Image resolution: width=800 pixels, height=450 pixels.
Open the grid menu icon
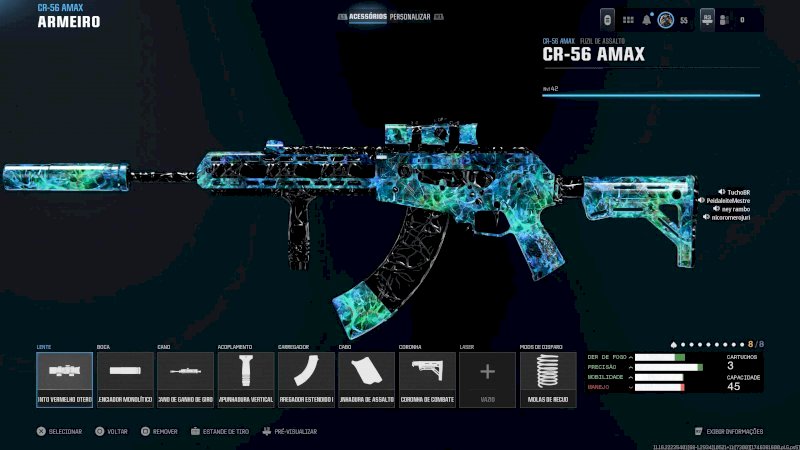point(628,19)
